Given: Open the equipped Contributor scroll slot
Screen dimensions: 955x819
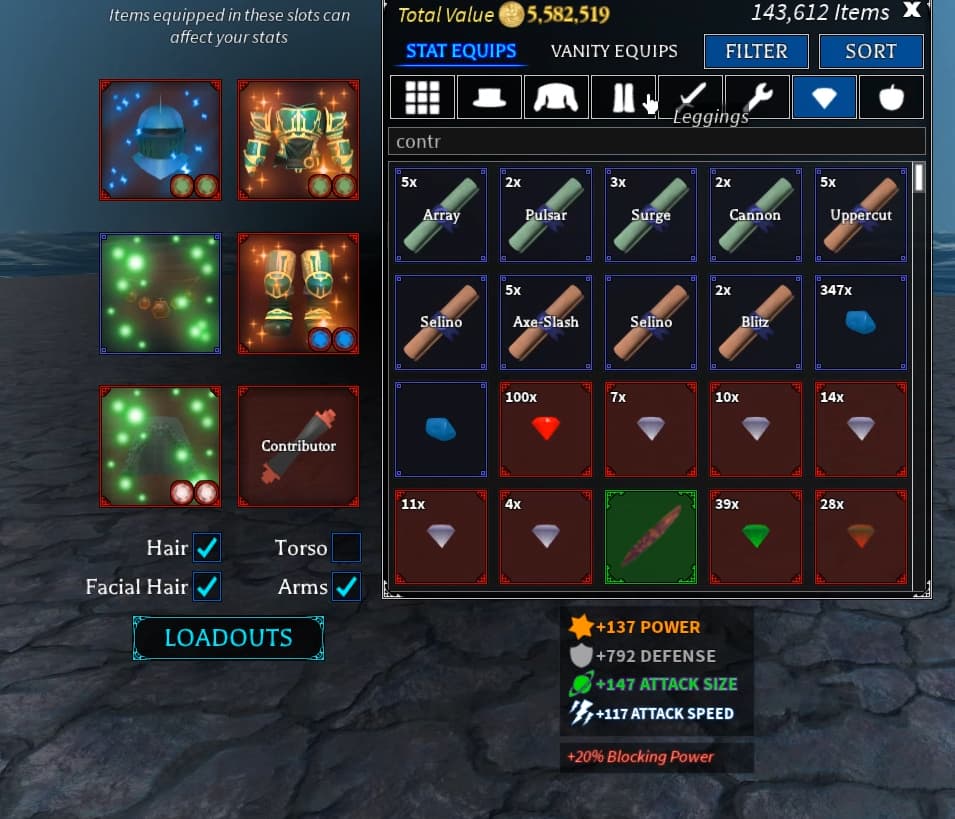Looking at the screenshot, I should [298, 446].
